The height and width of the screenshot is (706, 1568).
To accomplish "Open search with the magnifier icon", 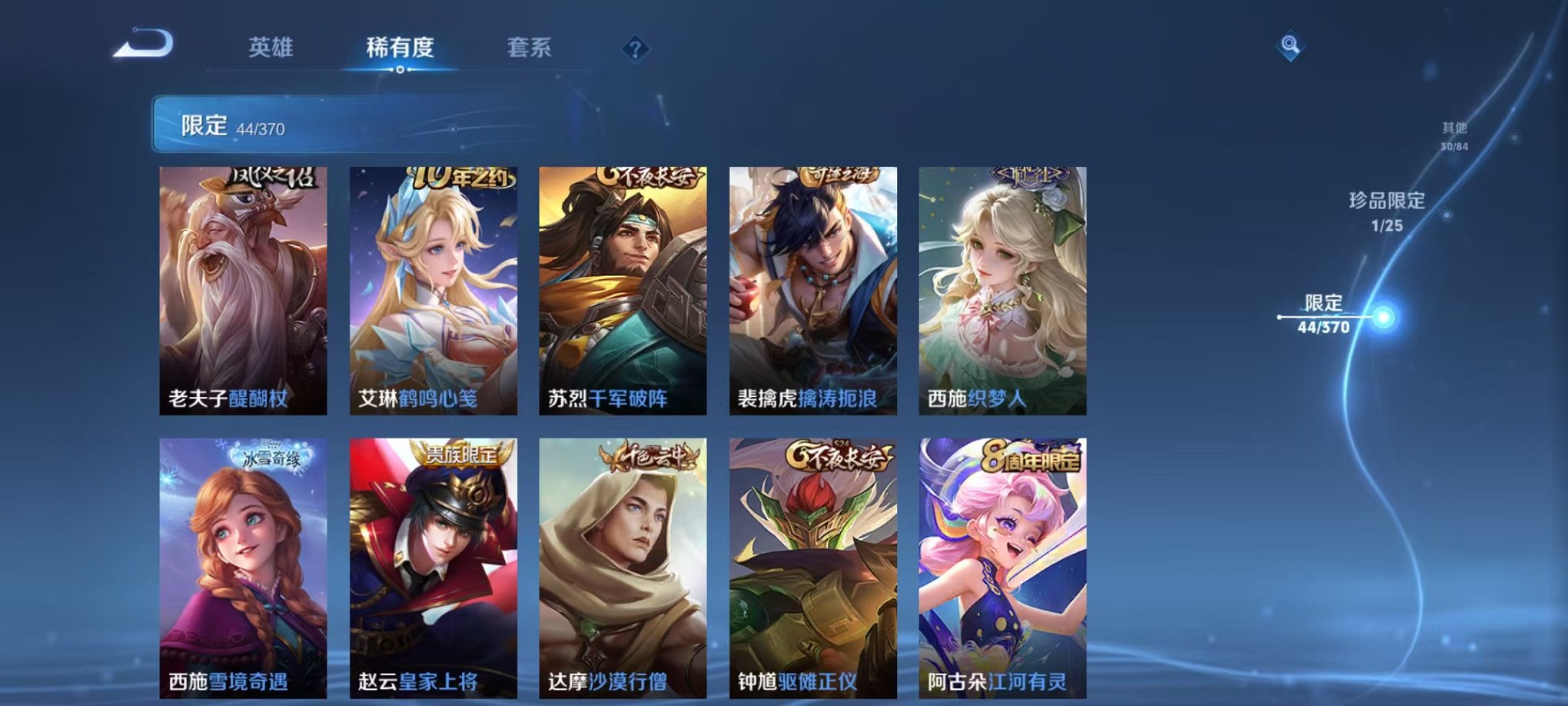I will tap(1291, 45).
